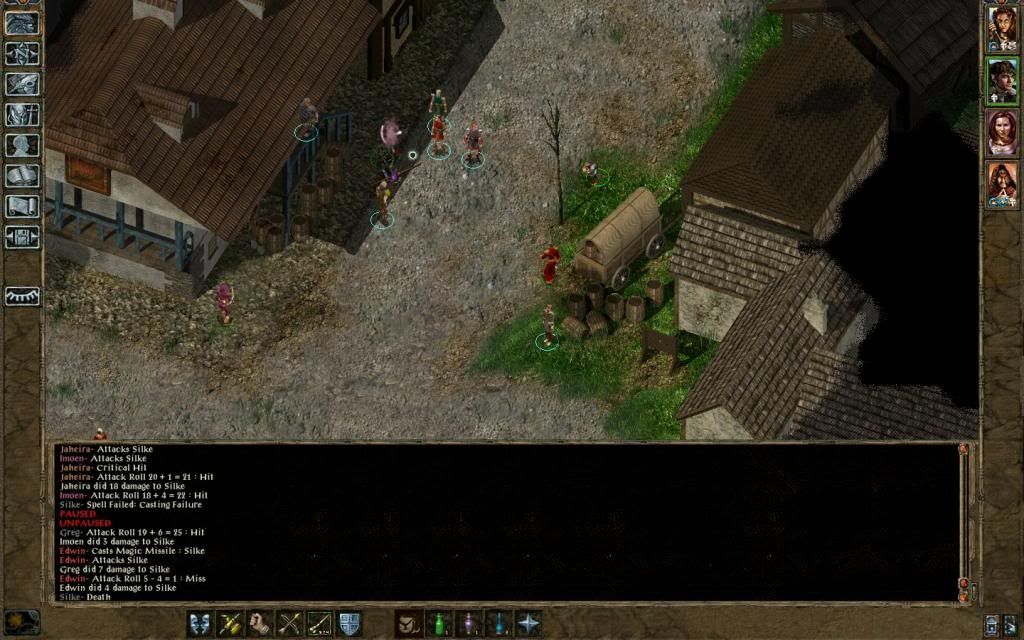The image size is (1024, 640).
Task: Select the dragon emblem return-to-game button
Action: pos(22,23)
